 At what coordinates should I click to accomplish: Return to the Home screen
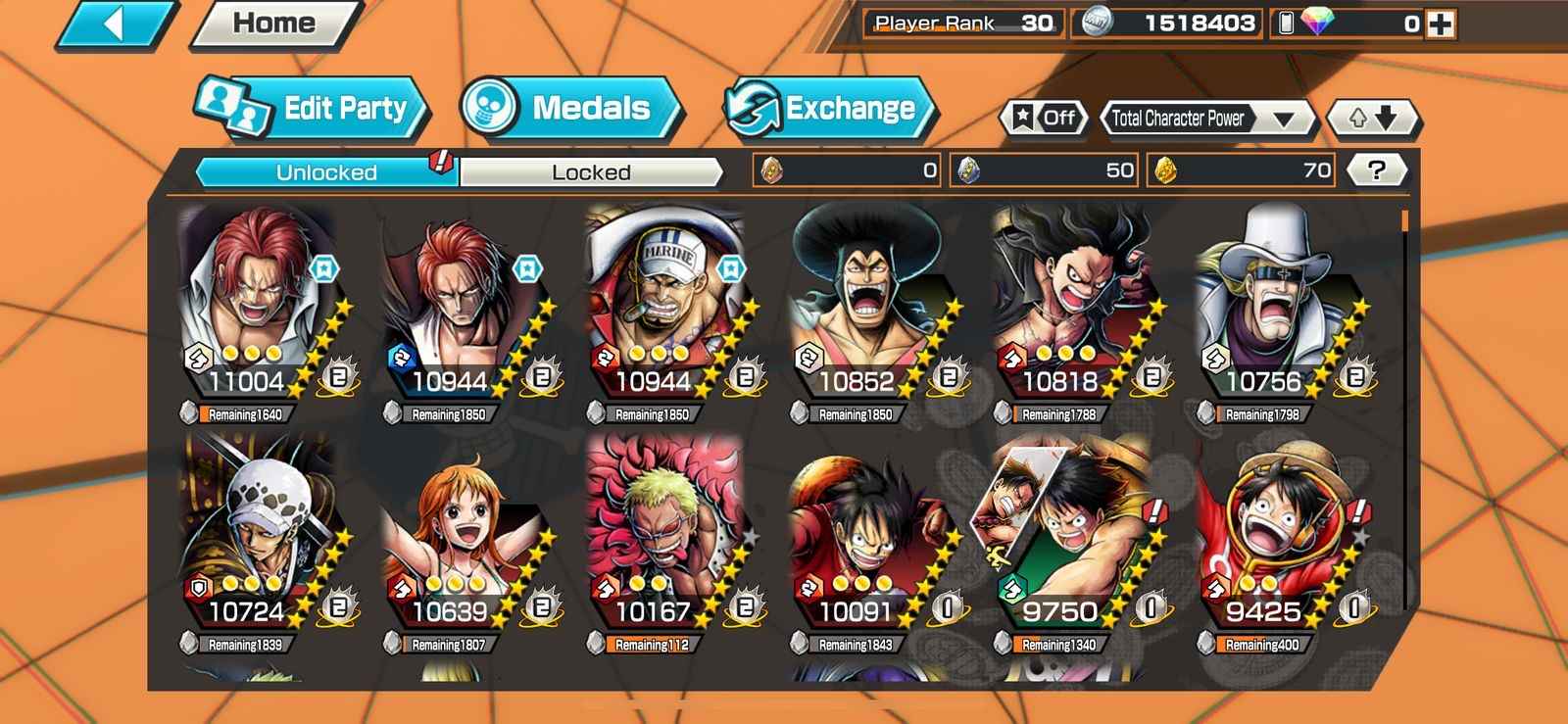click(274, 24)
